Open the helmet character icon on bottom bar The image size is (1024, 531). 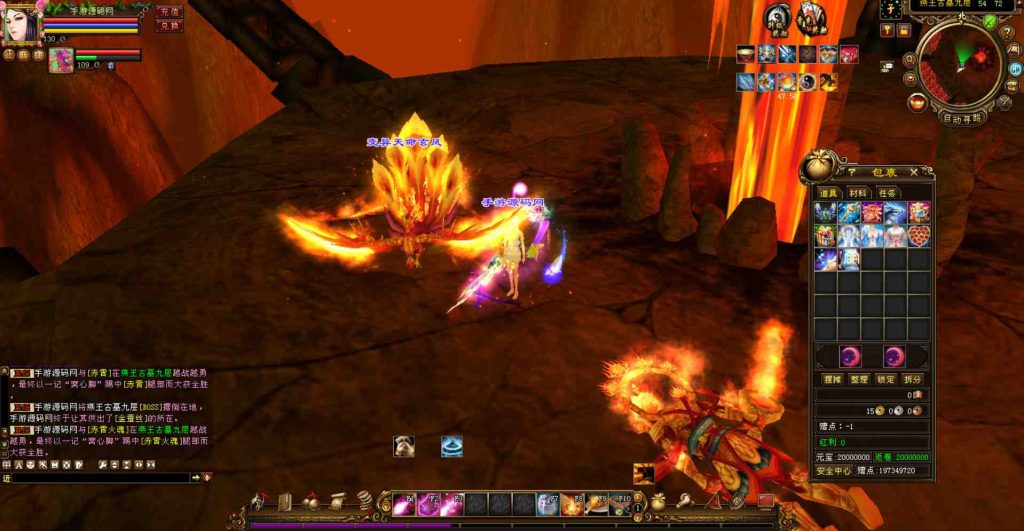tap(260, 501)
